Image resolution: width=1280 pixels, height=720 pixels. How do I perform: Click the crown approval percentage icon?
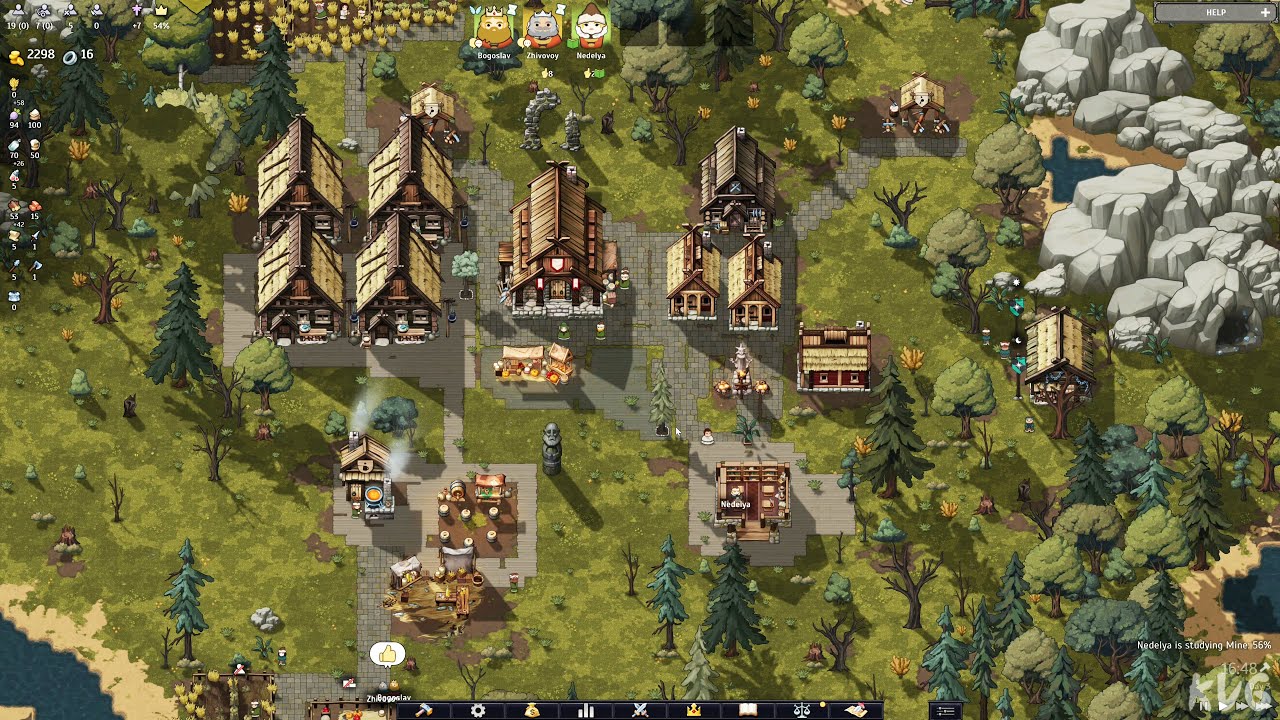[160, 10]
